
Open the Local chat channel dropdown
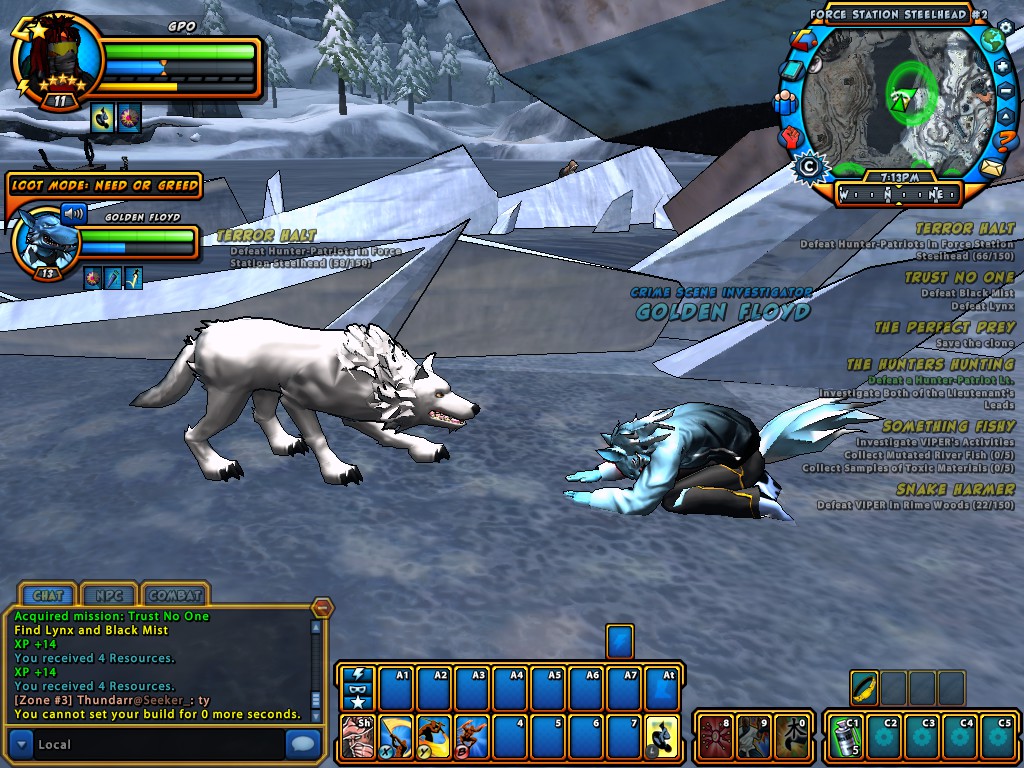(21, 744)
